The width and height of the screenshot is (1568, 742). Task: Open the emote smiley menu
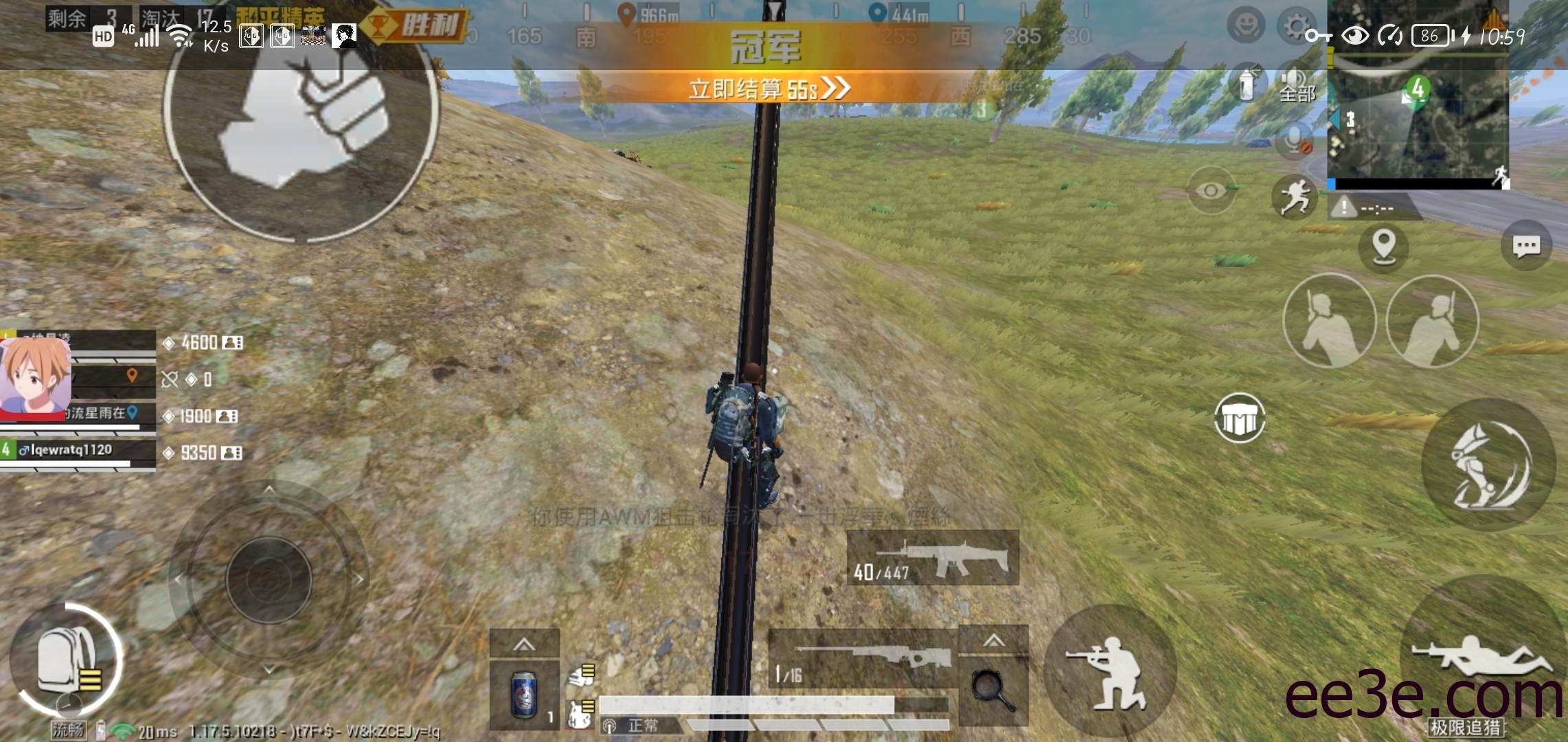(x=1245, y=26)
